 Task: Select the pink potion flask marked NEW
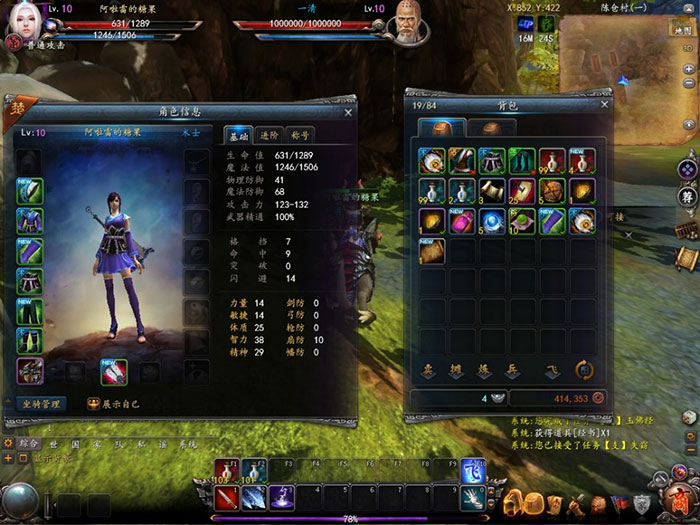click(461, 220)
